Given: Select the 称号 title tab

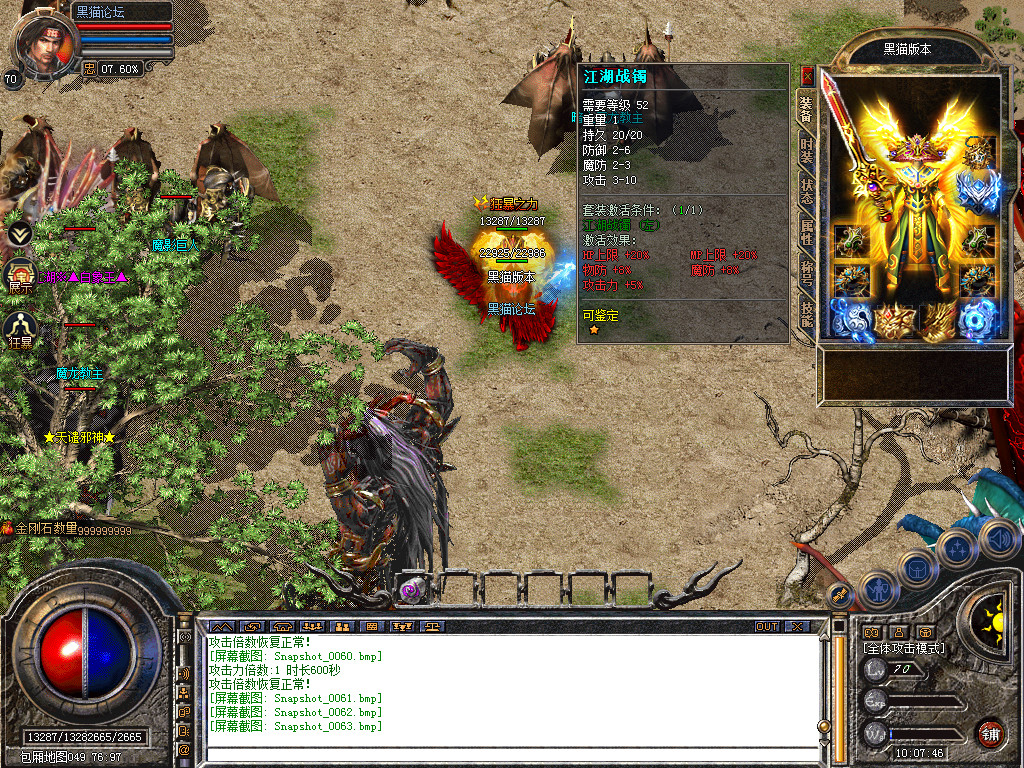Looking at the screenshot, I should 806,273.
